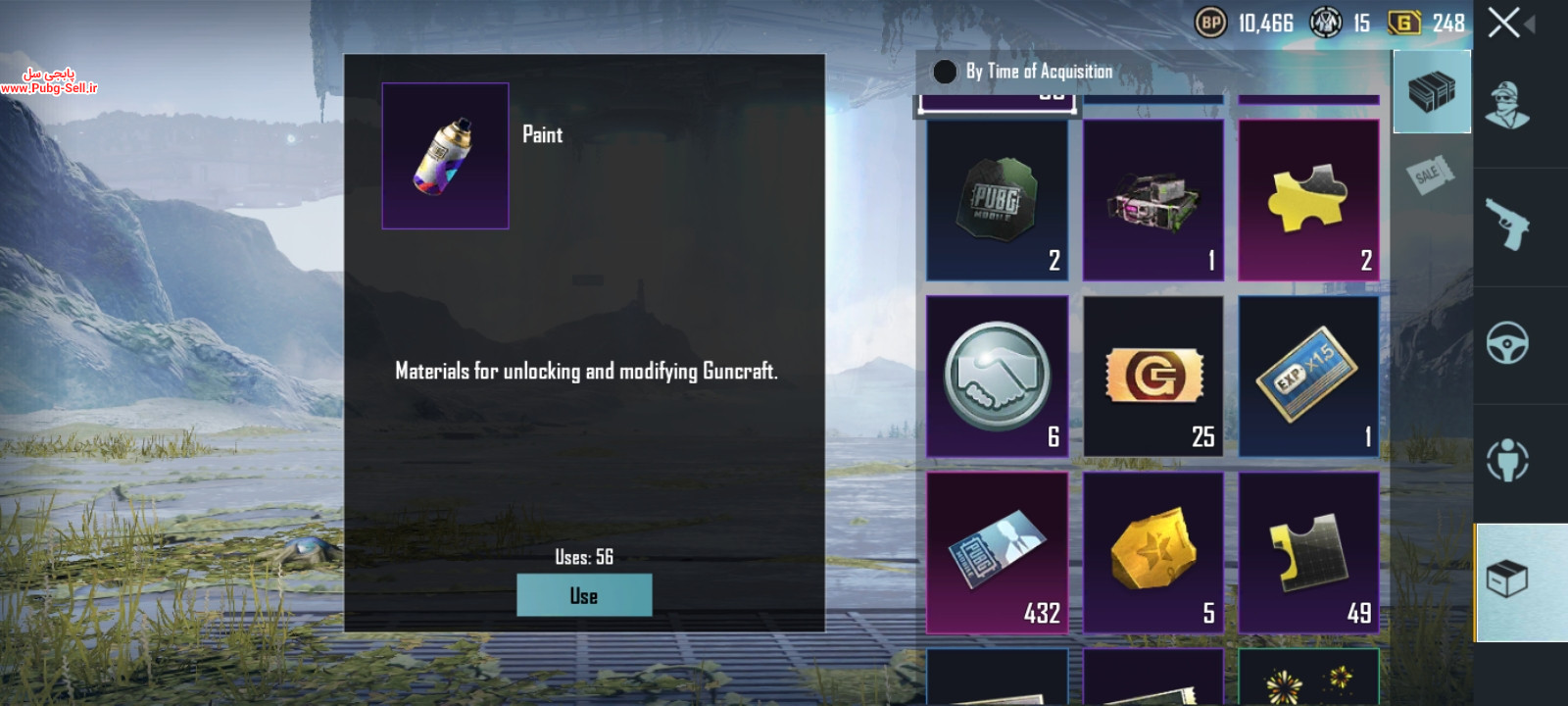Toggle By Time of Acquisition sorting
The width and height of the screenshot is (1568, 706).
[945, 72]
